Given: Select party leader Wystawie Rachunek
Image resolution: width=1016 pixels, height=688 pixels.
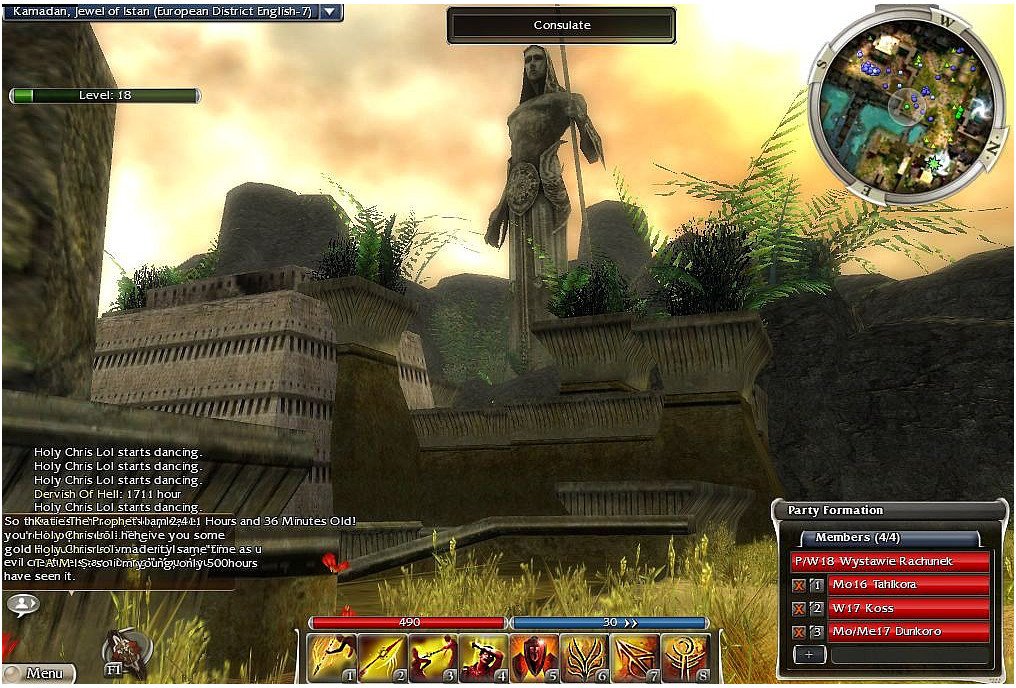Looking at the screenshot, I should coord(890,561).
